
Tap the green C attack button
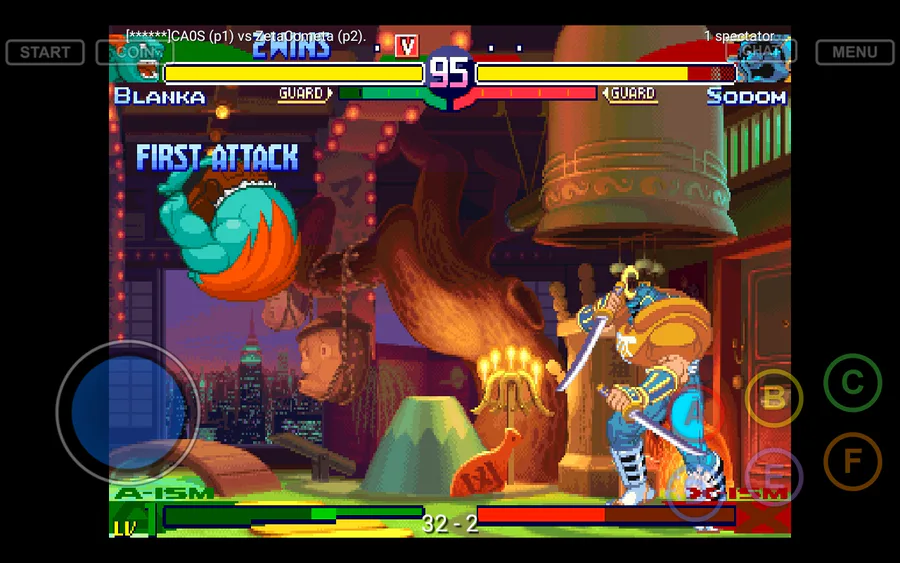coord(852,383)
